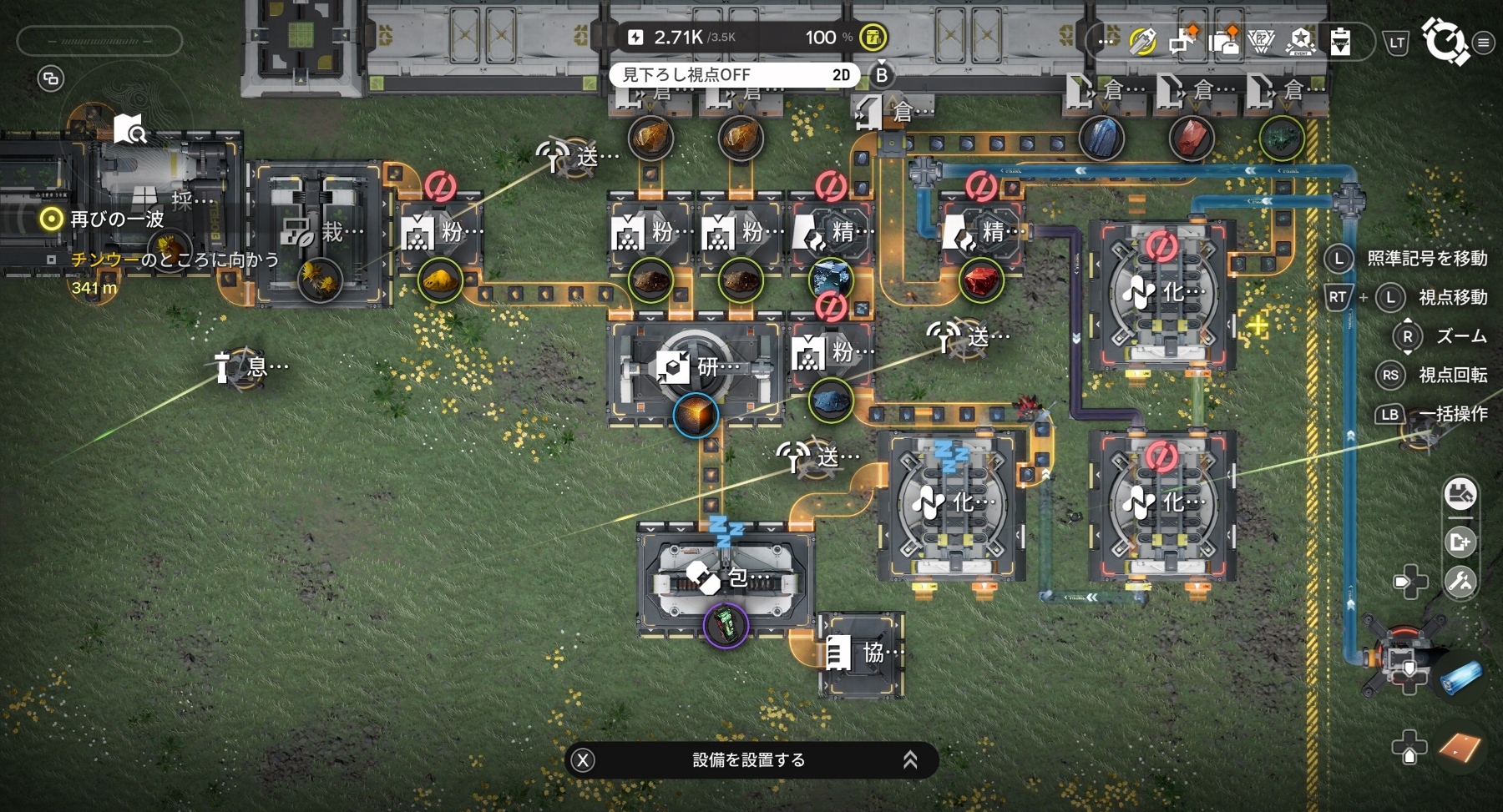The image size is (1503, 812).
Task: Select the yellow circled tool icon
Action: point(1142,41)
